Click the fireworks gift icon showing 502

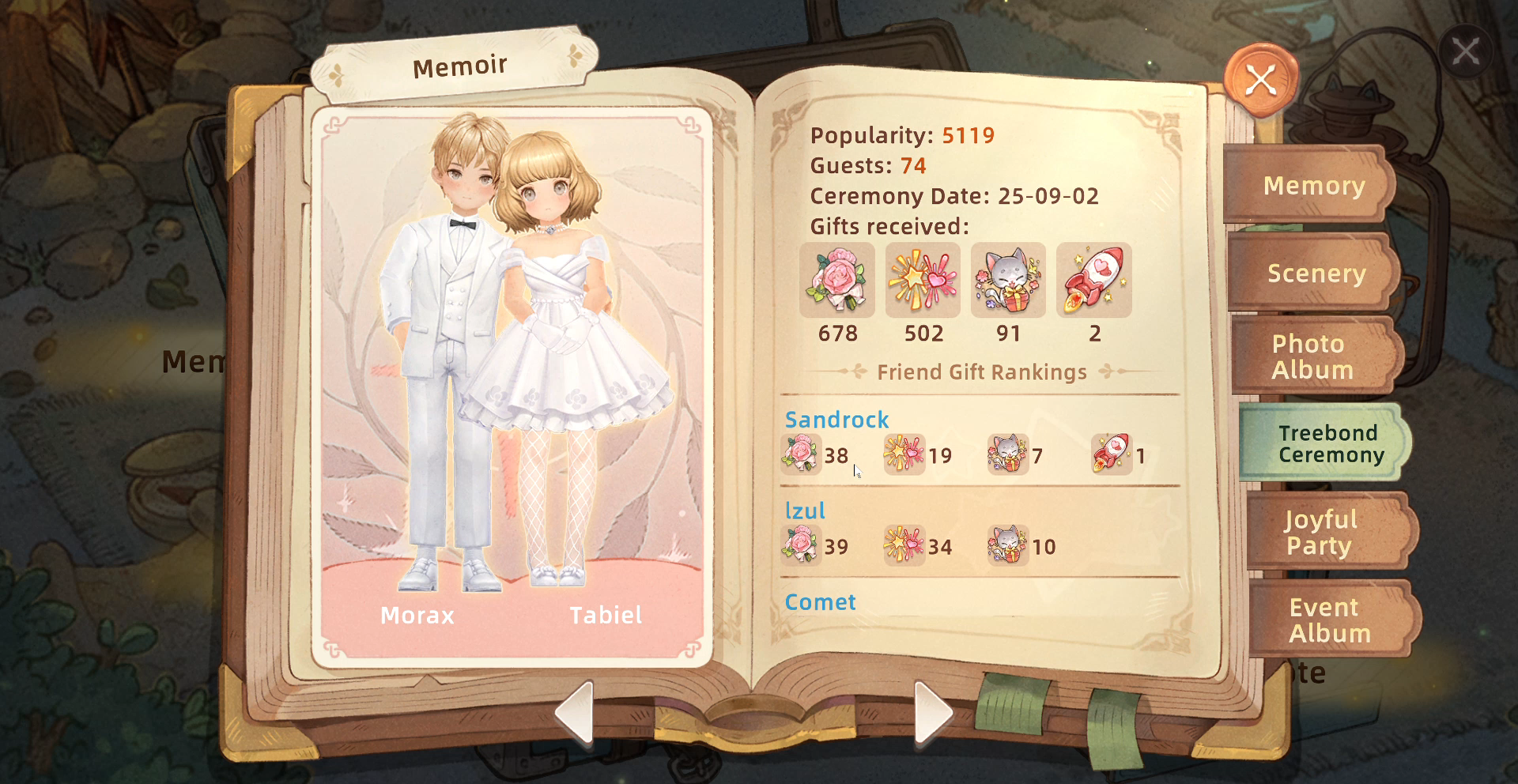tap(923, 281)
